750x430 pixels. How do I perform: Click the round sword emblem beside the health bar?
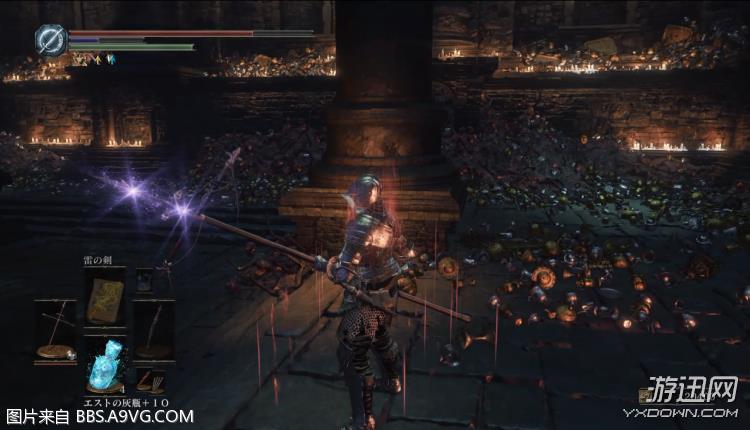(49, 40)
